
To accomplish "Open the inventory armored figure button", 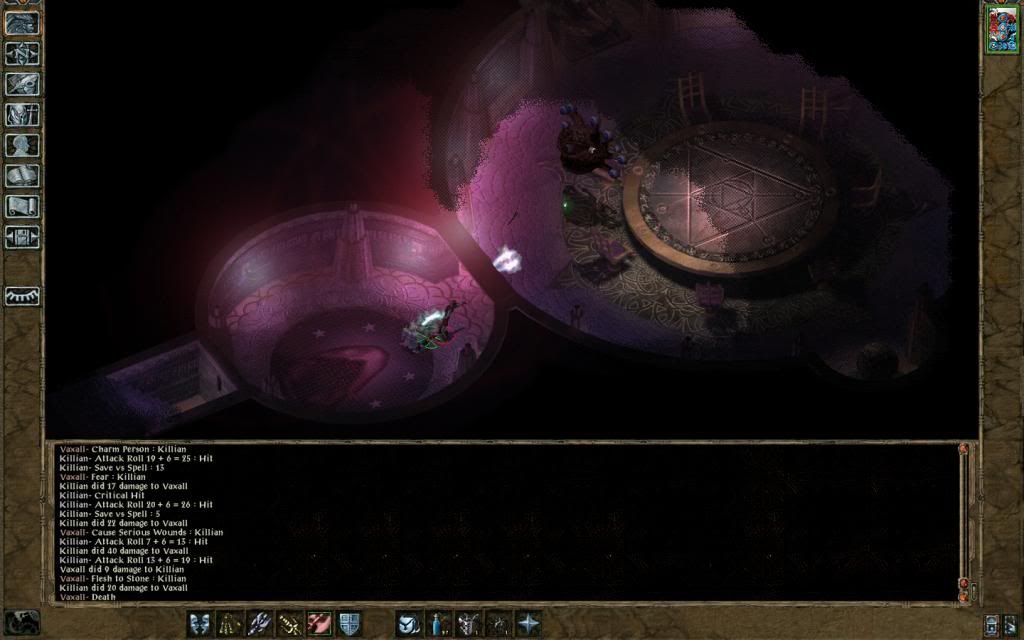I will click(22, 115).
